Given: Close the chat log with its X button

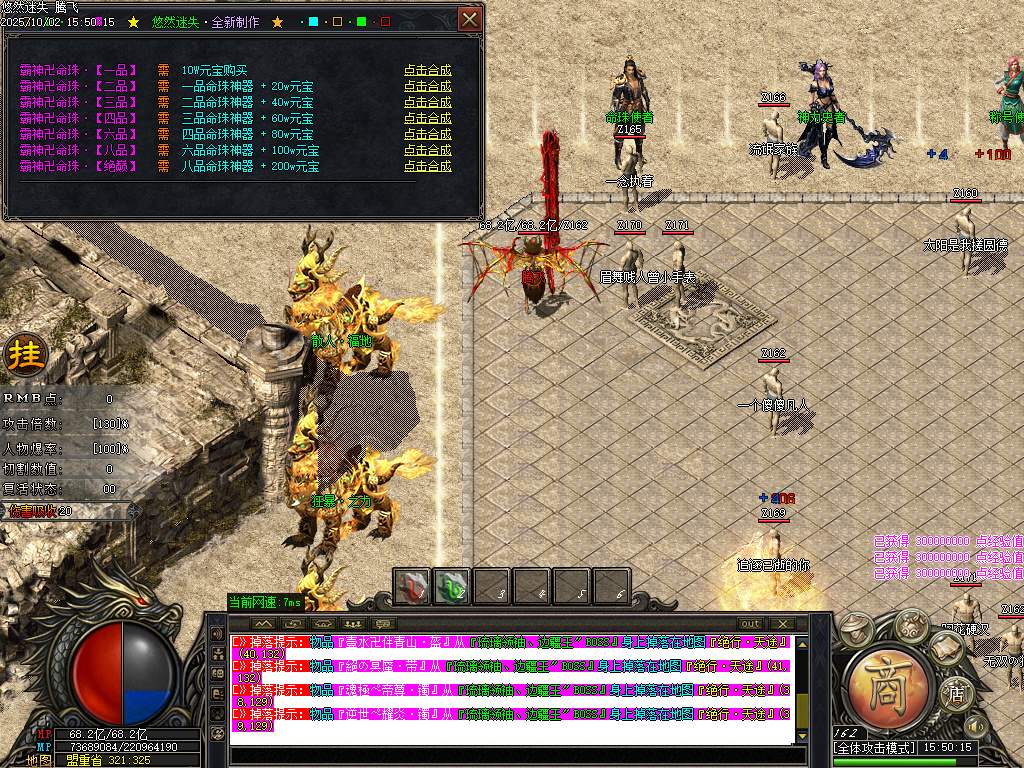Looking at the screenshot, I should click(x=780, y=623).
